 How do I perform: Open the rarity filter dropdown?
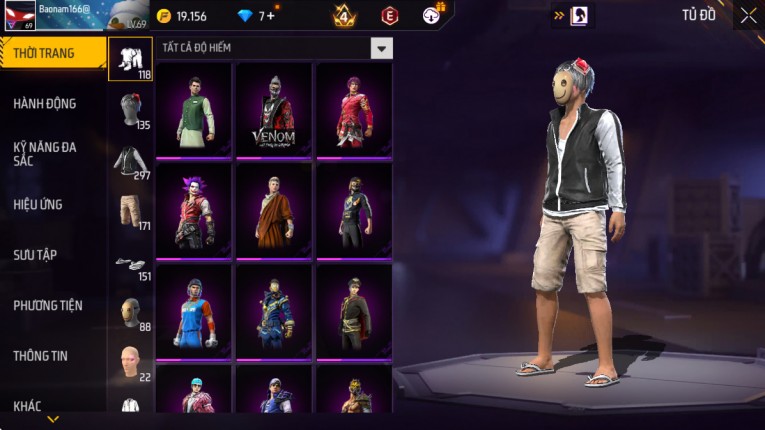(381, 48)
